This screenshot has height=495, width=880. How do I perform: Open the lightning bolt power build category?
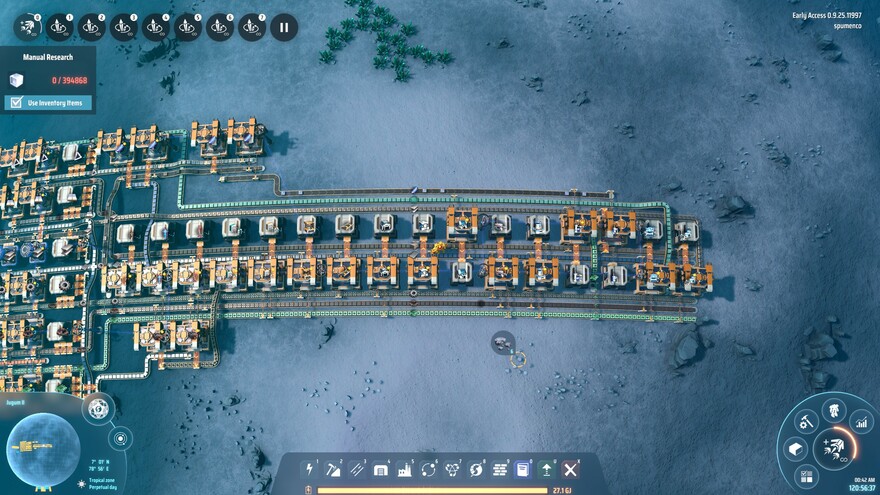pos(310,469)
